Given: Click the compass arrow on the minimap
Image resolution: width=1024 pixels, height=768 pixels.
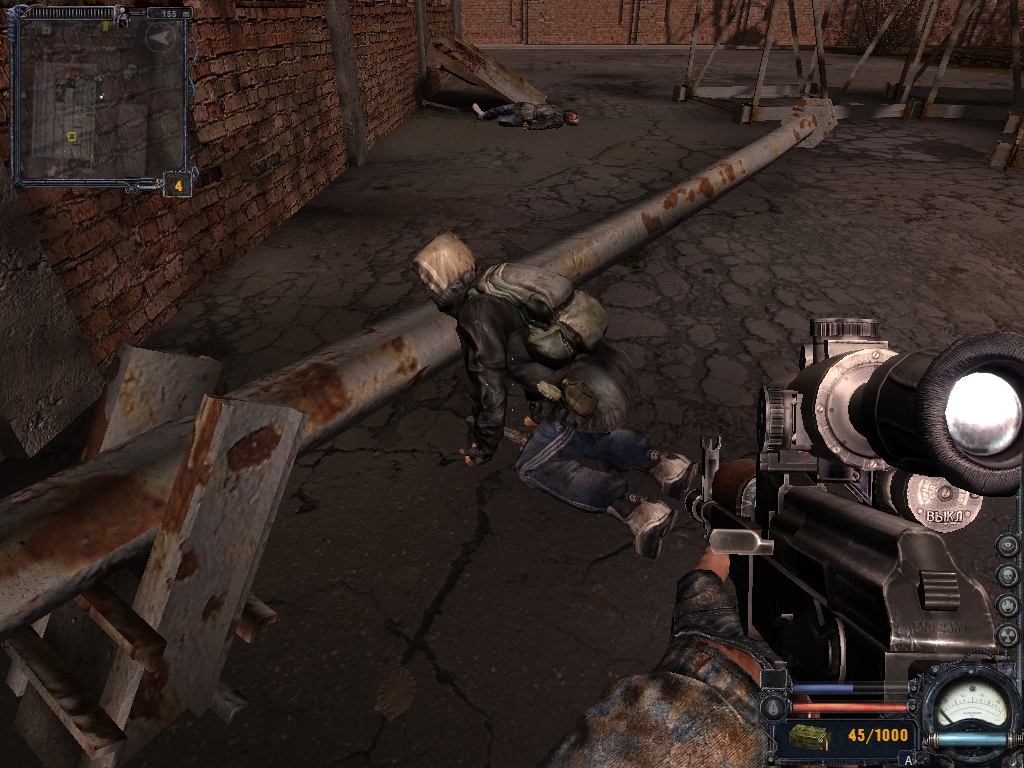Looking at the screenshot, I should [160, 38].
